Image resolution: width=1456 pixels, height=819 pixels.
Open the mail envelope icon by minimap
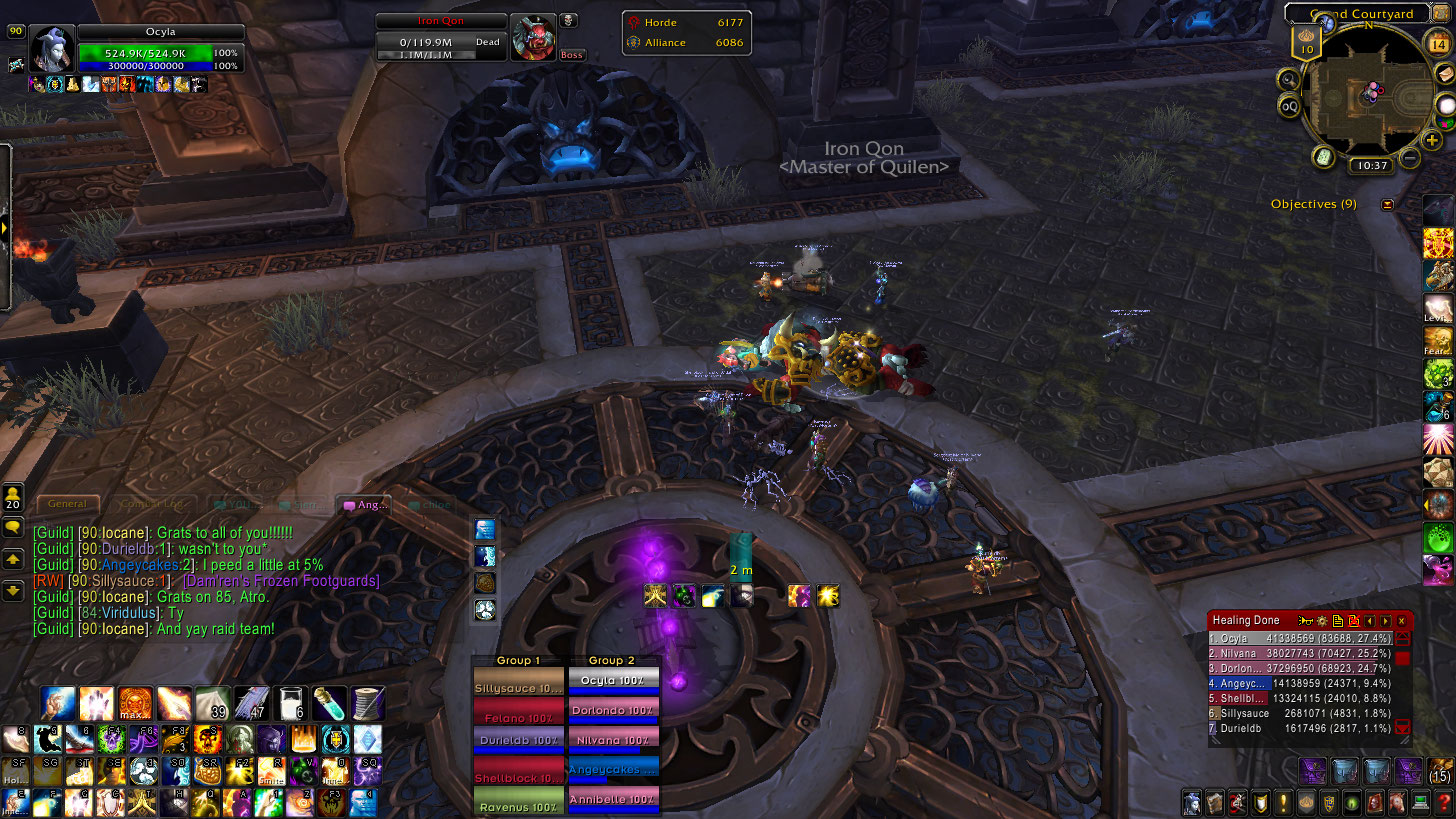(1444, 73)
